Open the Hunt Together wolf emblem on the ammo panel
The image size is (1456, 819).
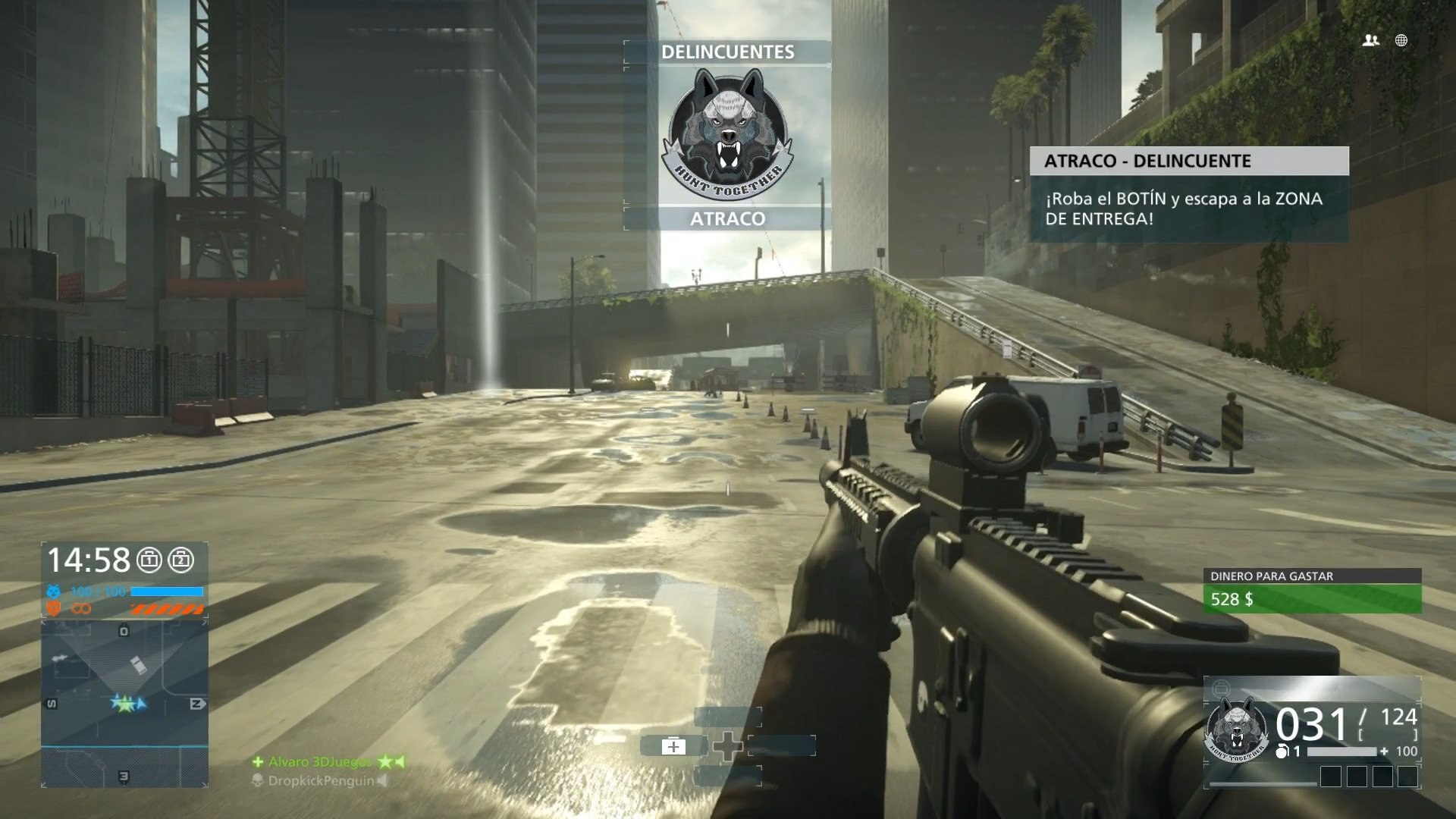click(x=1238, y=730)
